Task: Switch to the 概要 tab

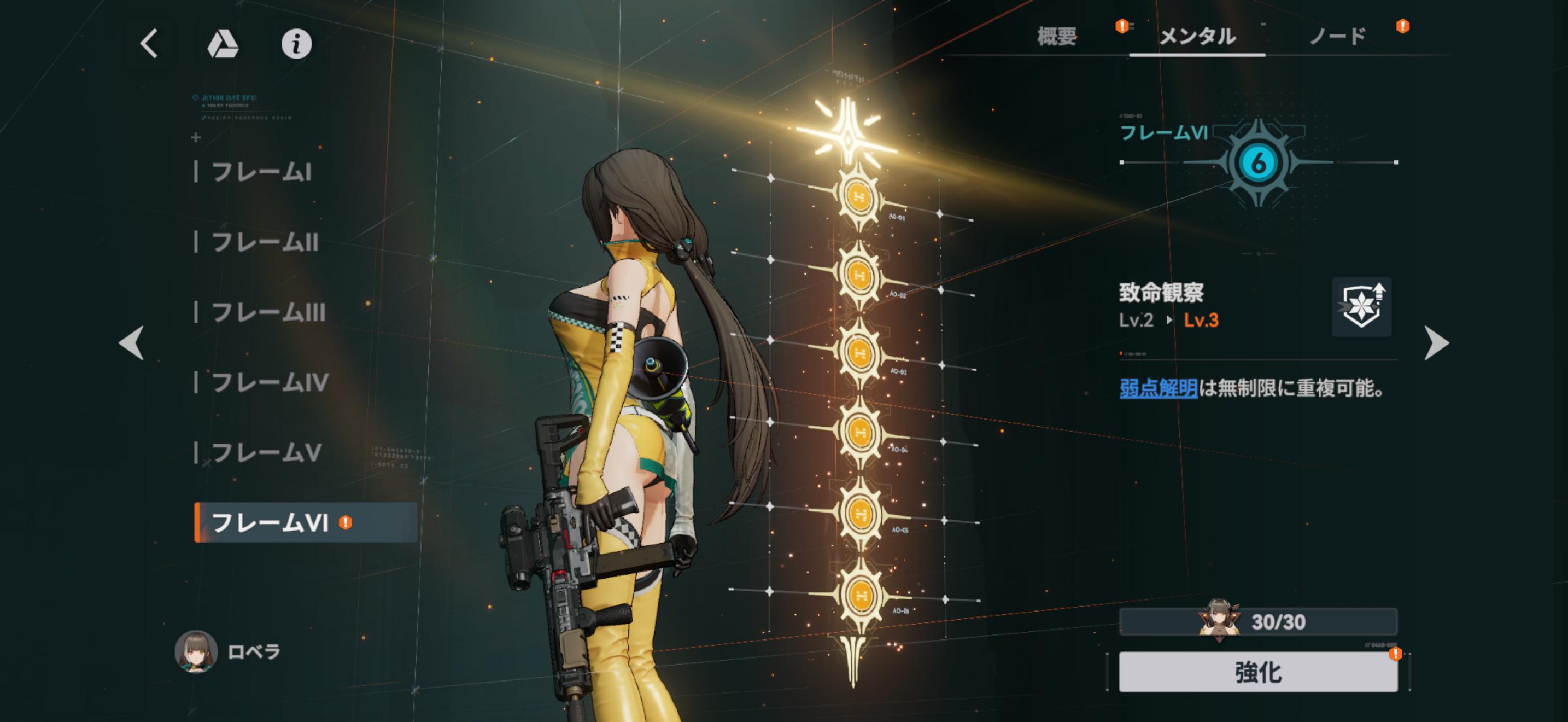Action: coord(1057,37)
